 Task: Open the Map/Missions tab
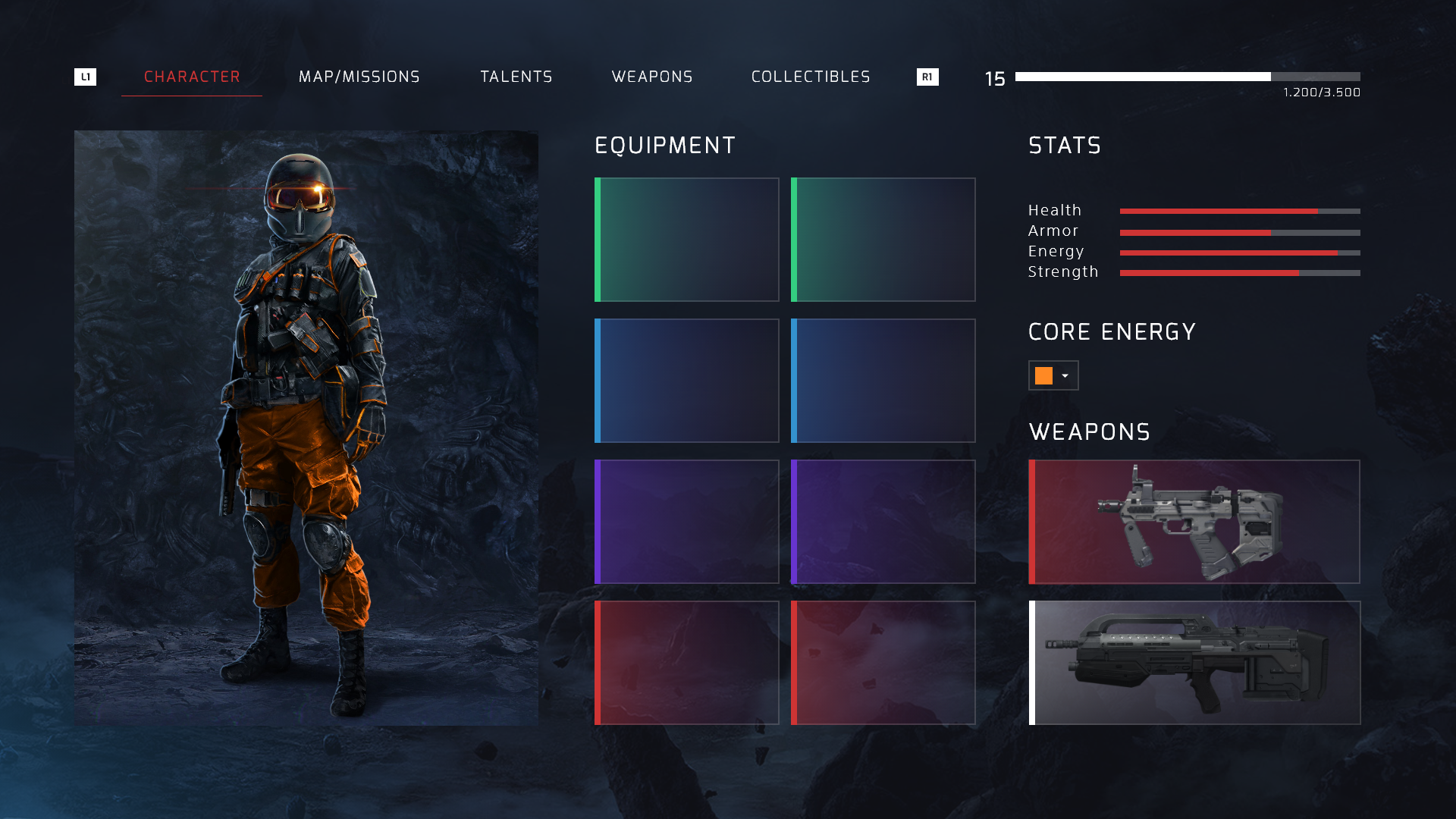[359, 77]
